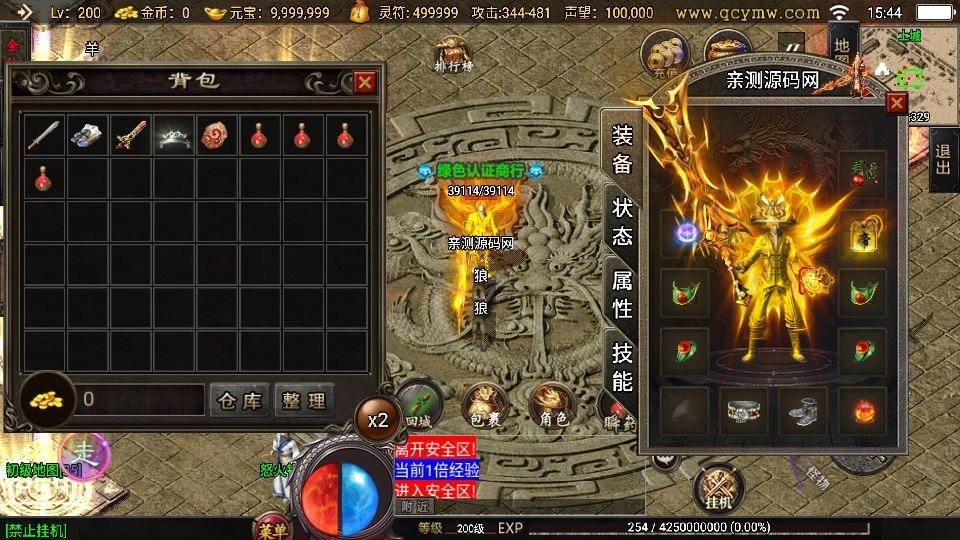The image size is (960, 540).
Task: Sort the backpack with 整理 button
Action: pos(302,401)
